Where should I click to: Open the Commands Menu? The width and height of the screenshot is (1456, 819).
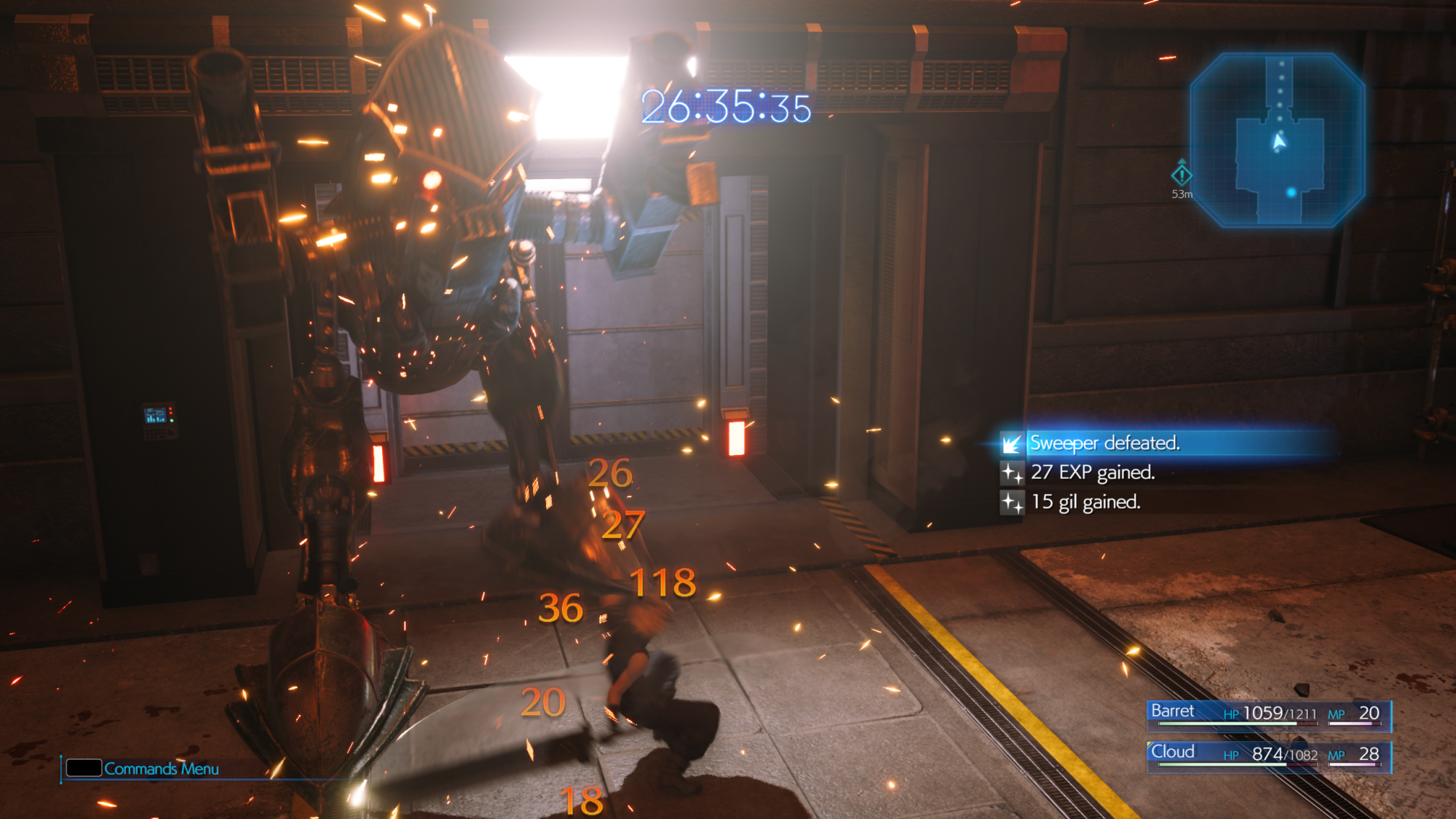[x=144, y=769]
